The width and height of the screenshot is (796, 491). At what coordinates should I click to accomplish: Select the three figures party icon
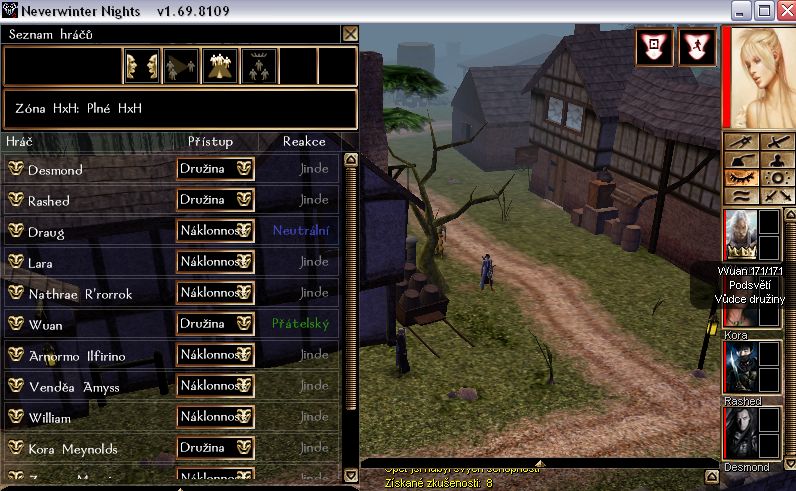[219, 66]
